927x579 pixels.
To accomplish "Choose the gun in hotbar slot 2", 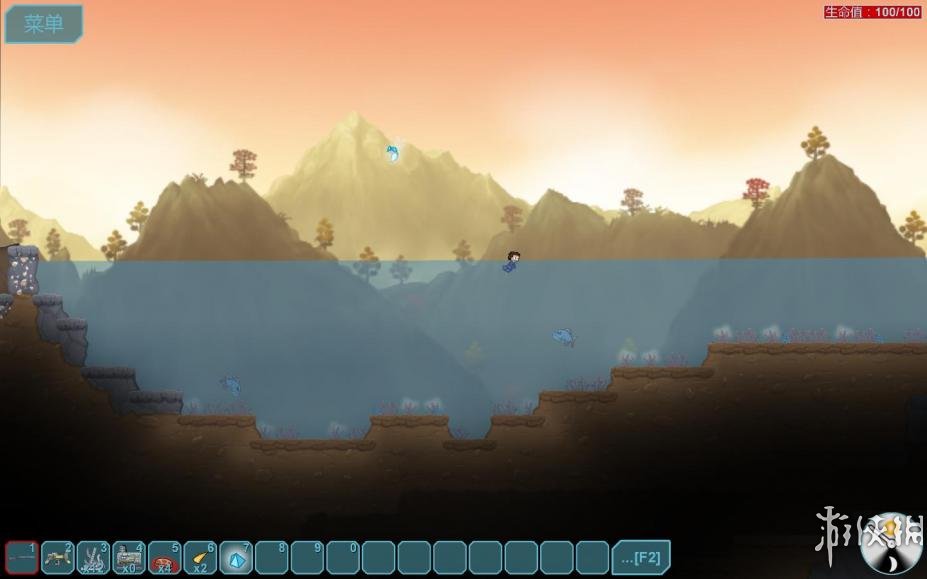I will pos(58,557).
